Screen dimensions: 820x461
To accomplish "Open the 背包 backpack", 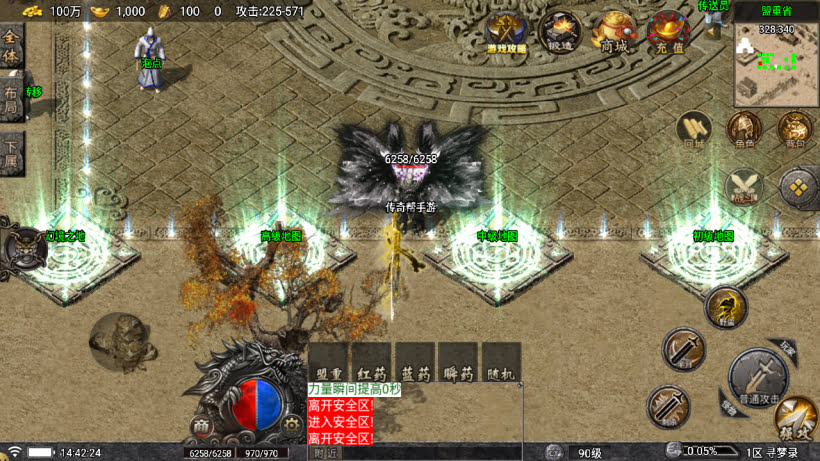I will pyautogui.click(x=795, y=130).
